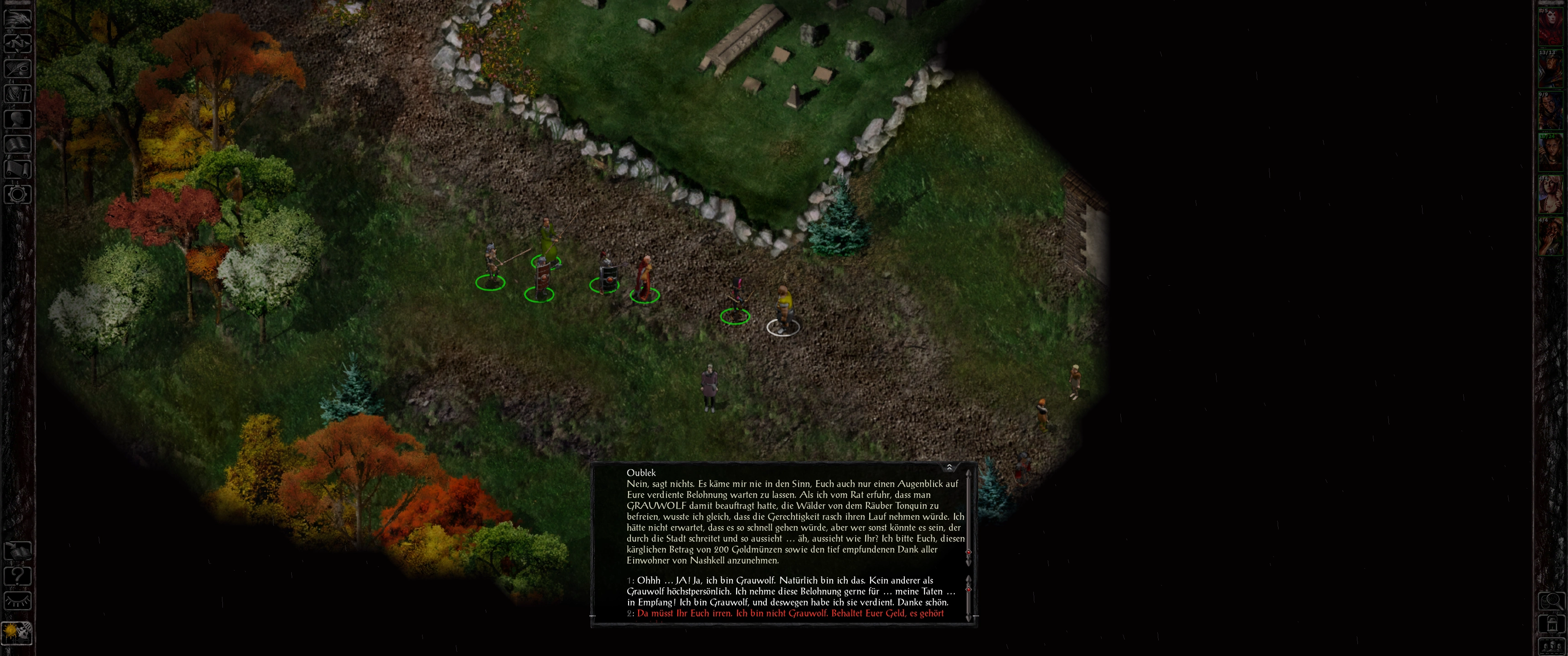This screenshot has height=656, width=1568.
Task: Expand the dialogue box with the double-arrow
Action: coord(949,467)
